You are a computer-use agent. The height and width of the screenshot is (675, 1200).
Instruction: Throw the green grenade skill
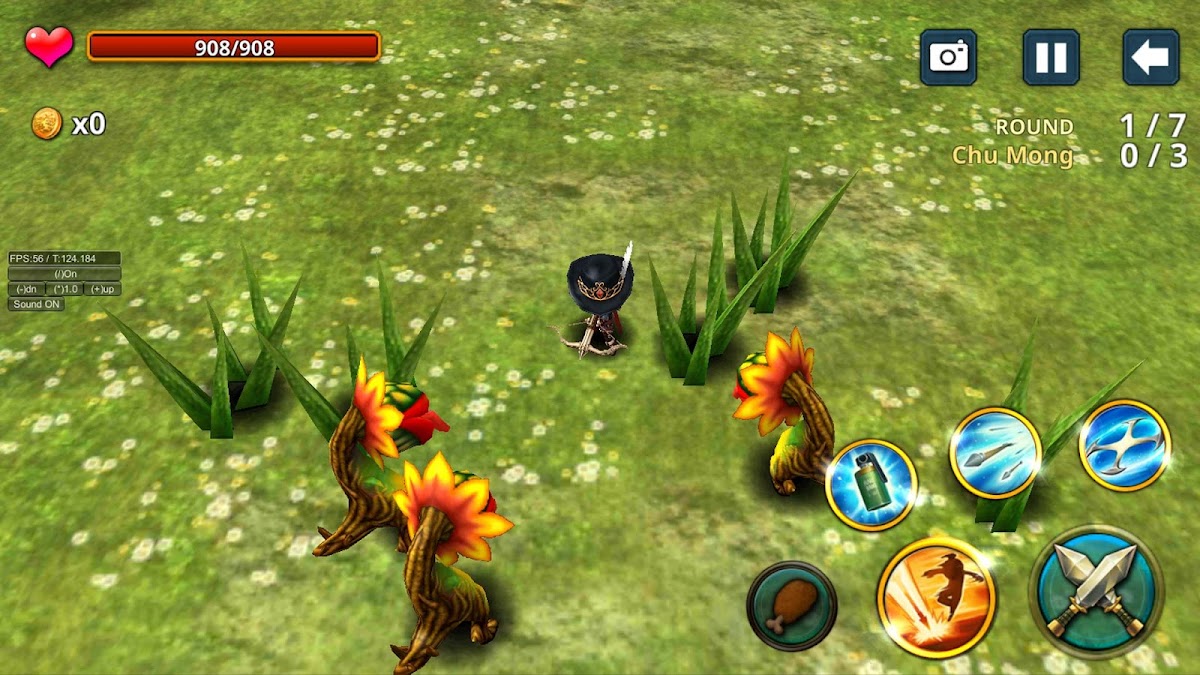(871, 485)
